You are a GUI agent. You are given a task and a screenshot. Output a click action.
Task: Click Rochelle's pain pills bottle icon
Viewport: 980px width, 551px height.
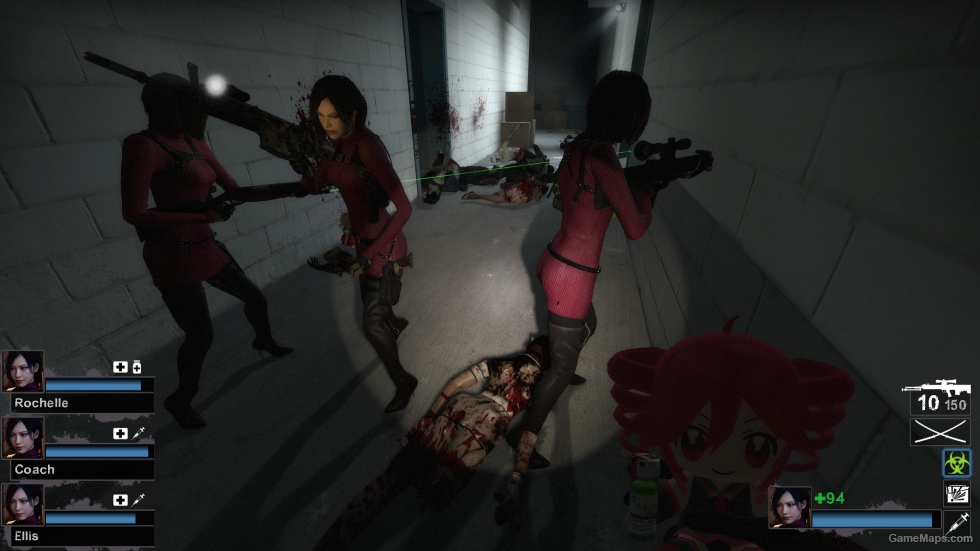click(136, 367)
